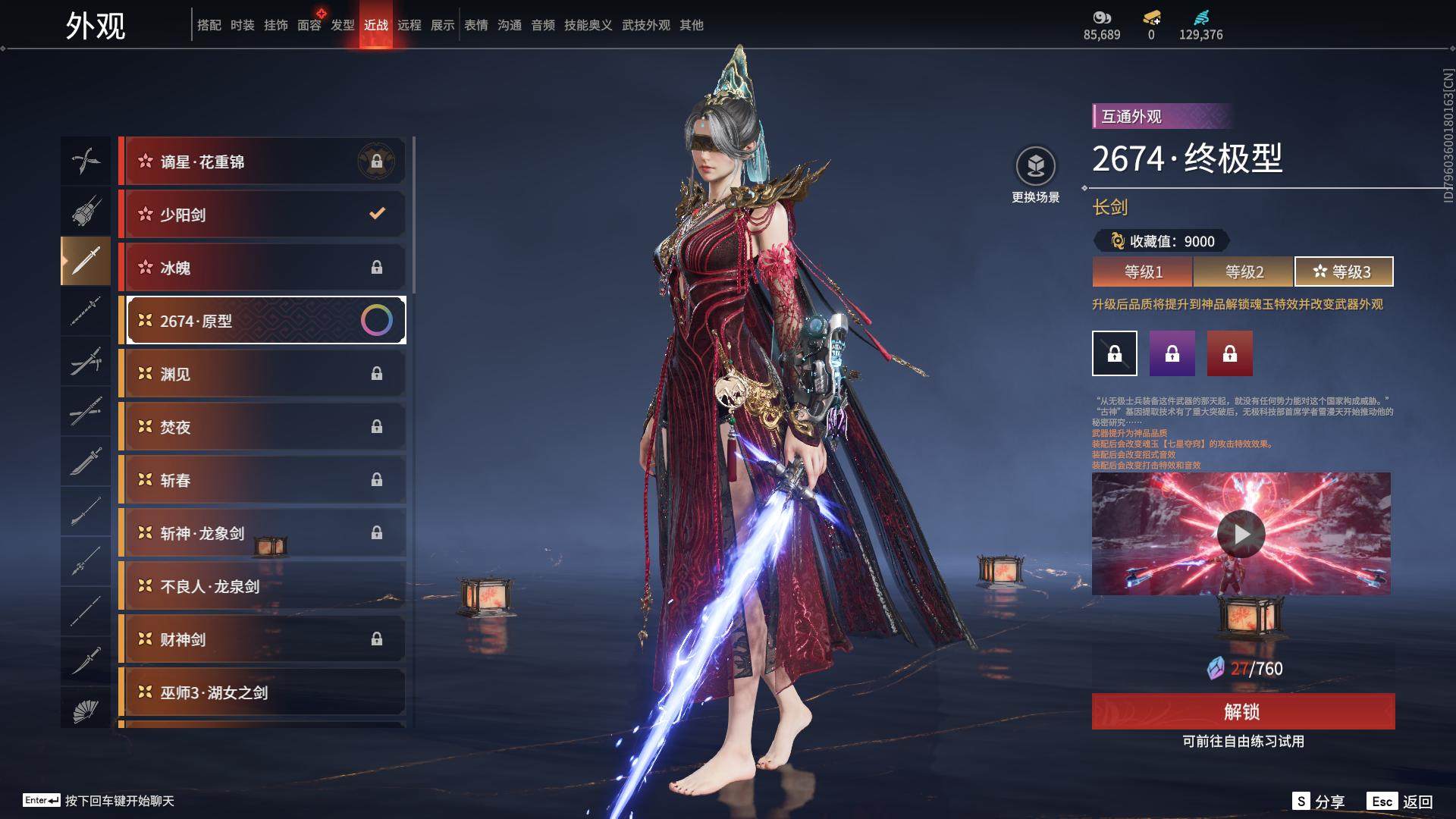This screenshot has height=819, width=1456.
Task: Select the 发型 tab
Action: coord(343,25)
